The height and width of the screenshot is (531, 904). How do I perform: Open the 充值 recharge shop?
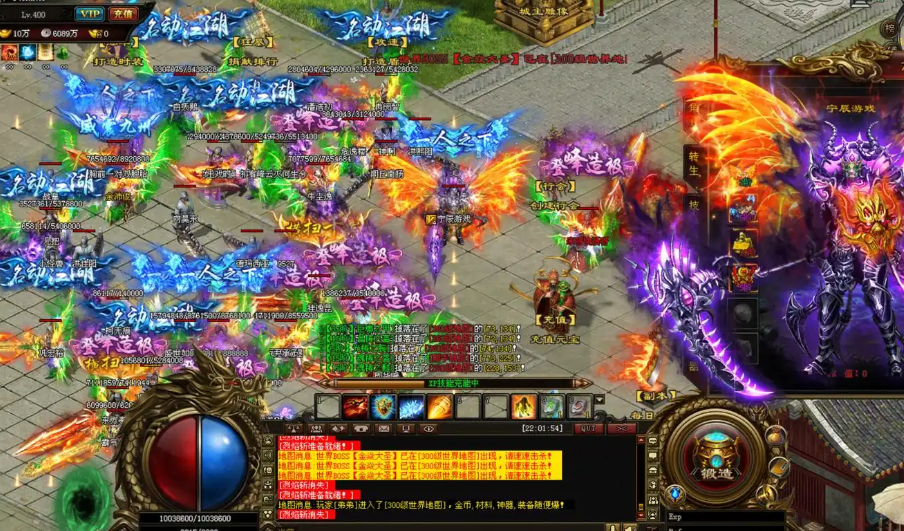click(123, 14)
